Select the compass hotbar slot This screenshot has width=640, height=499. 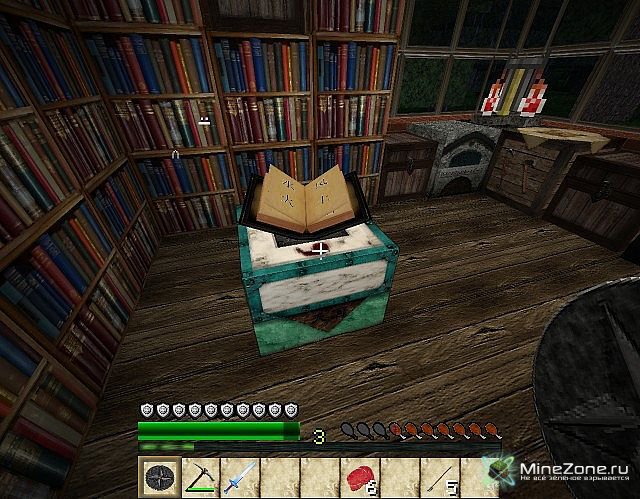158,477
